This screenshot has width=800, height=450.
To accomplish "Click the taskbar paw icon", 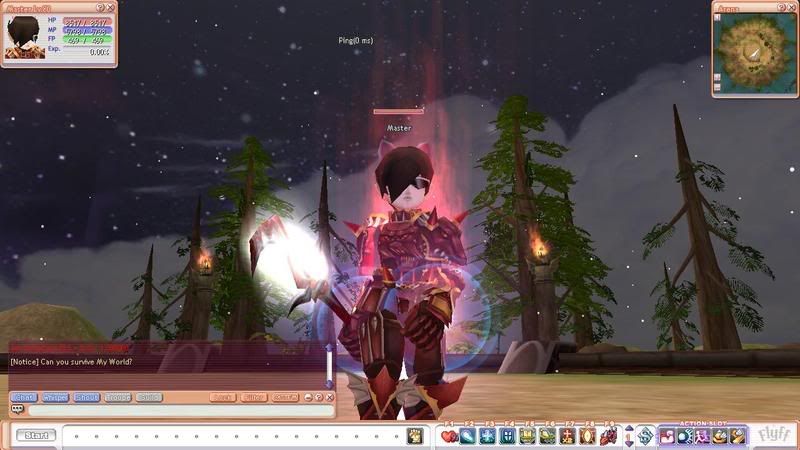I will click(x=415, y=435).
